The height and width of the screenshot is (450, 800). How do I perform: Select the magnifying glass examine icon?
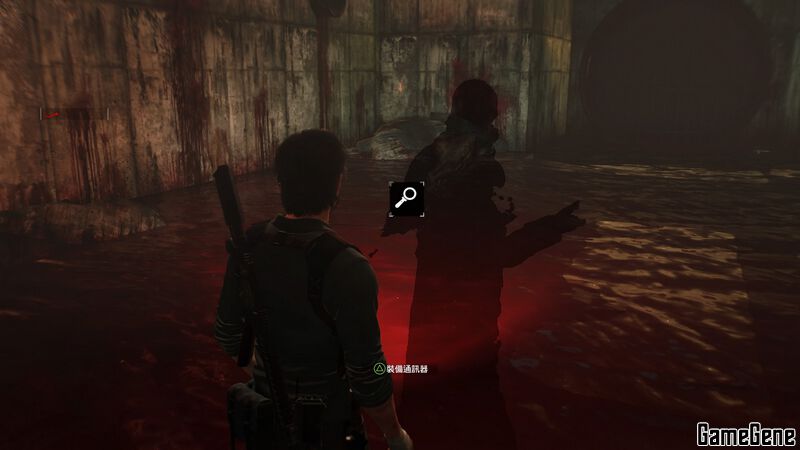coord(407,198)
